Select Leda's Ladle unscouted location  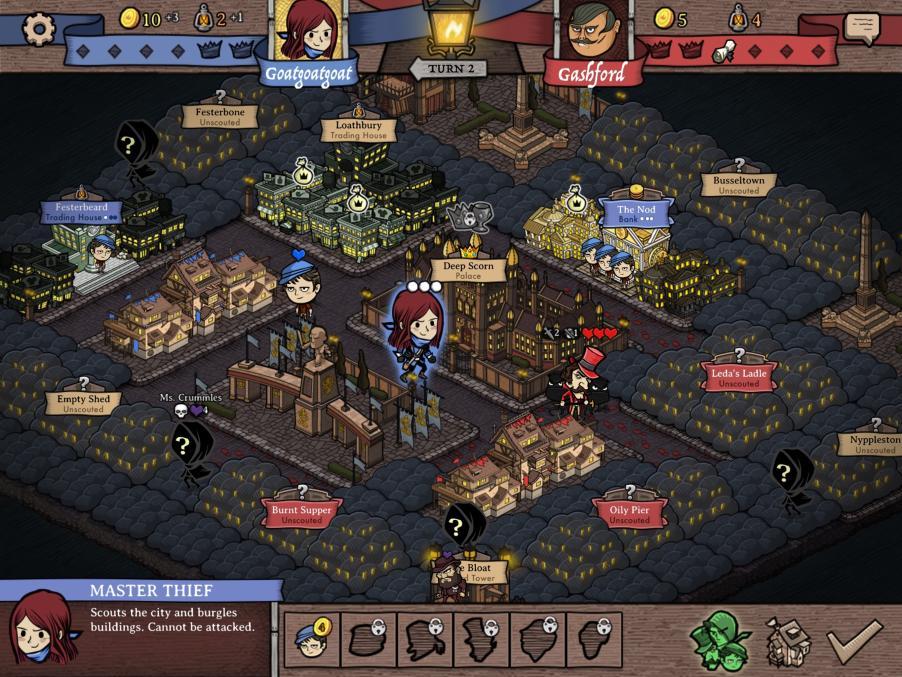point(739,377)
